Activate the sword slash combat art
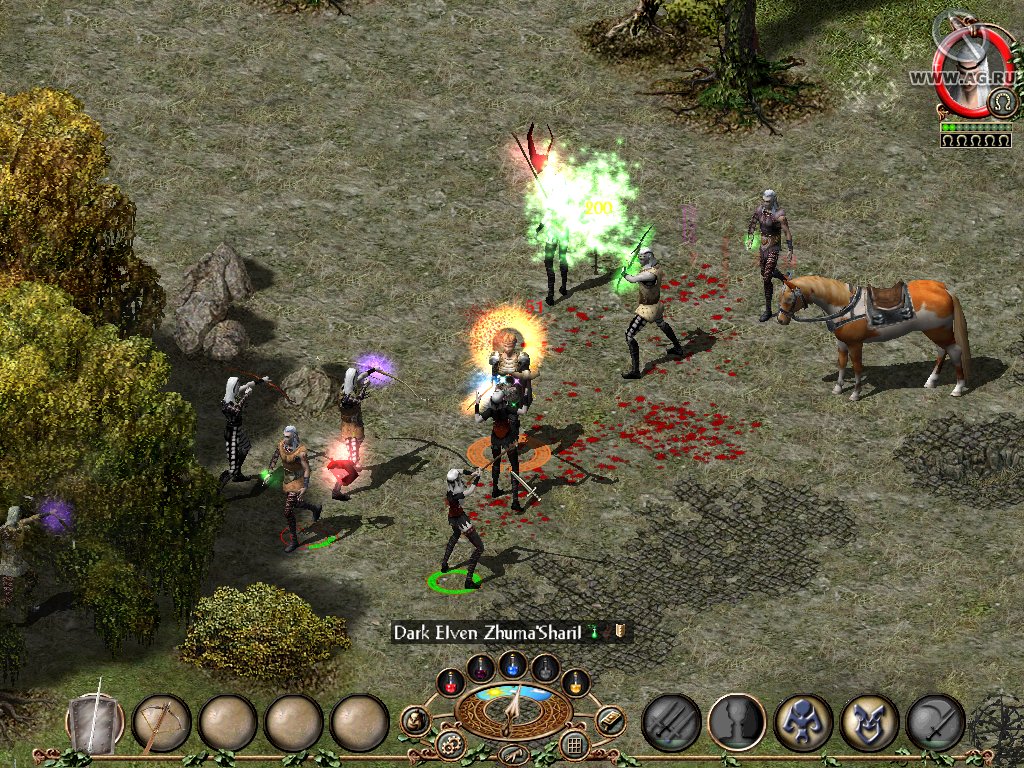The width and height of the screenshot is (1024, 768). point(935,722)
